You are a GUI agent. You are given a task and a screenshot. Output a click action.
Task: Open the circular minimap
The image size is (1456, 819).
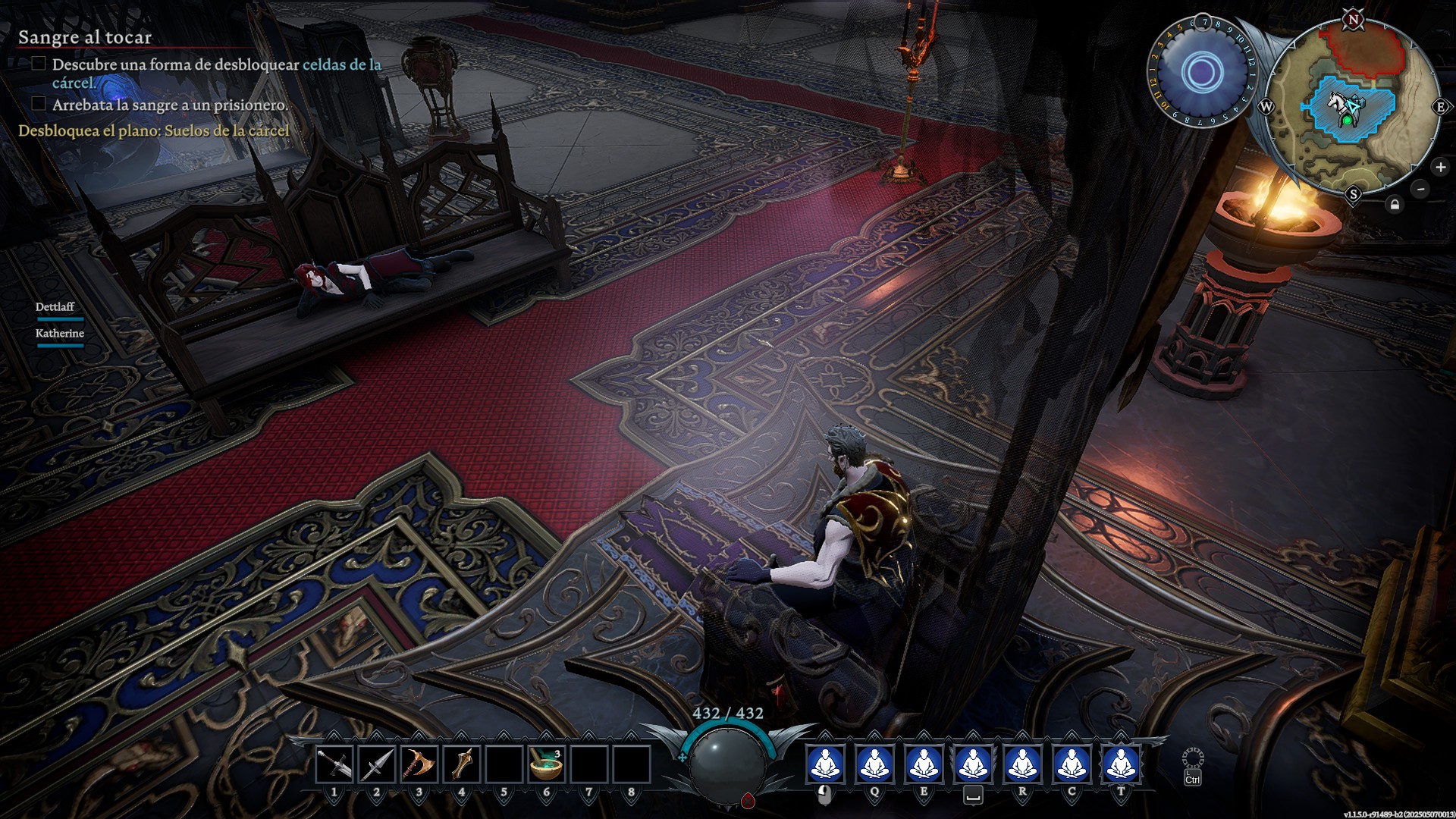pyautogui.click(x=1353, y=106)
